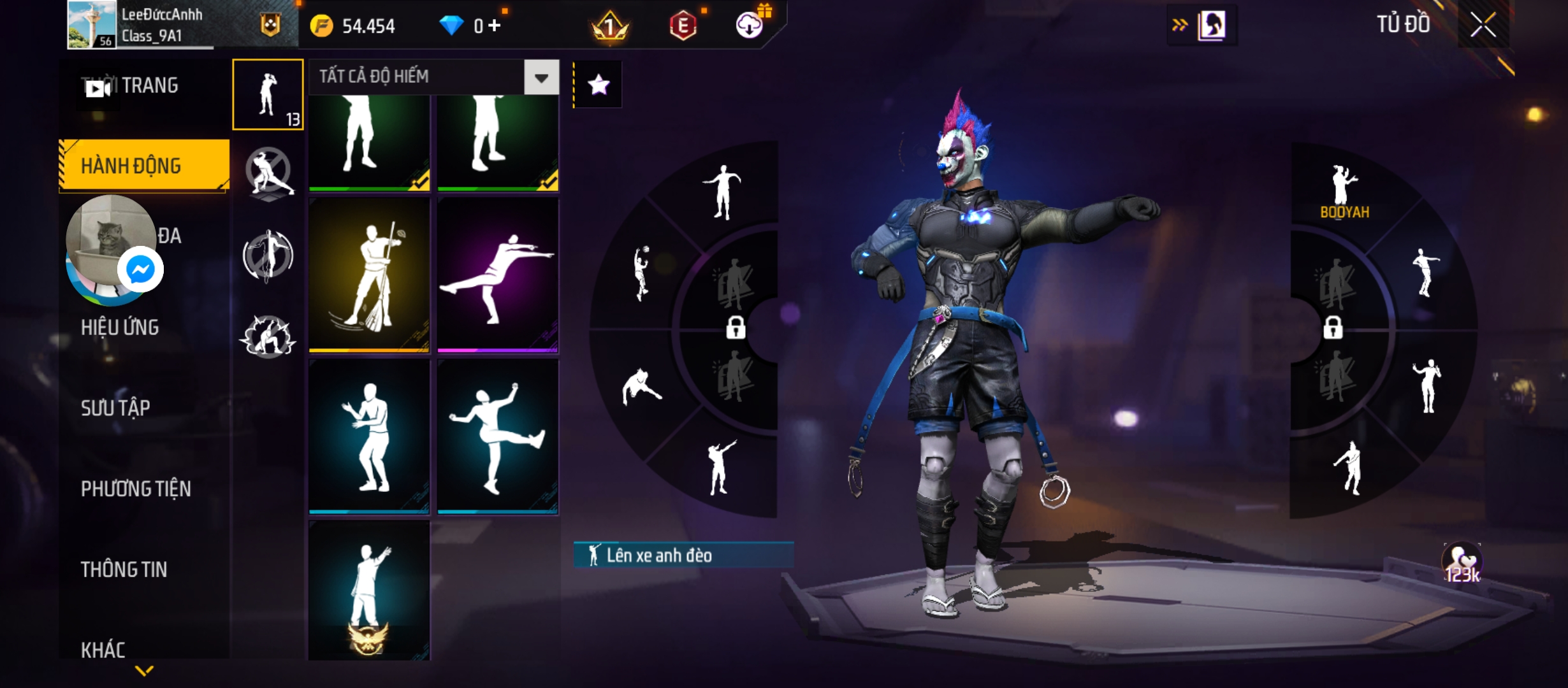The width and height of the screenshot is (1568, 688).
Task: Go to the Thông Tin section
Action: pos(124,570)
